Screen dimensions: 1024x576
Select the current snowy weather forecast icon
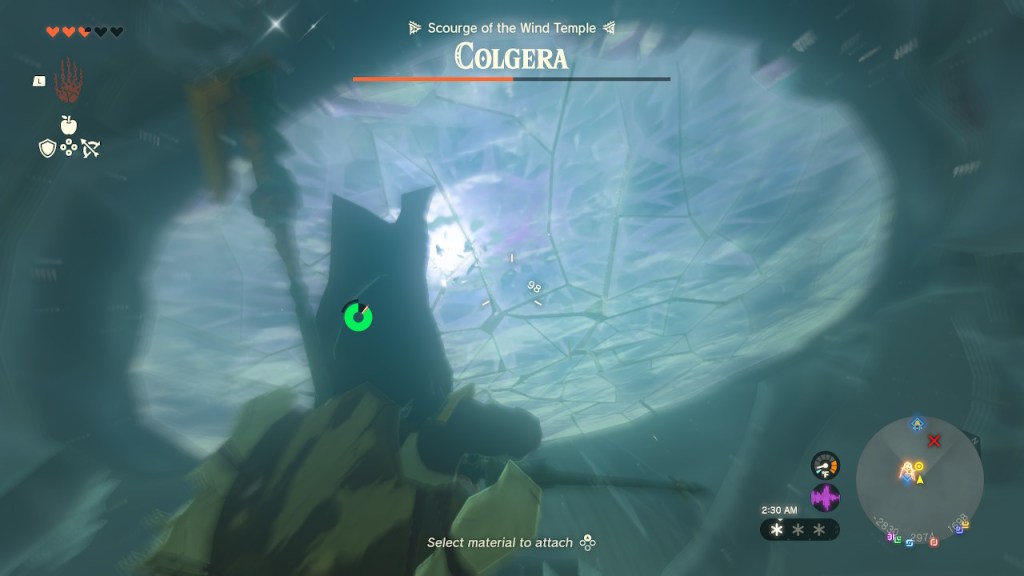coord(778,529)
